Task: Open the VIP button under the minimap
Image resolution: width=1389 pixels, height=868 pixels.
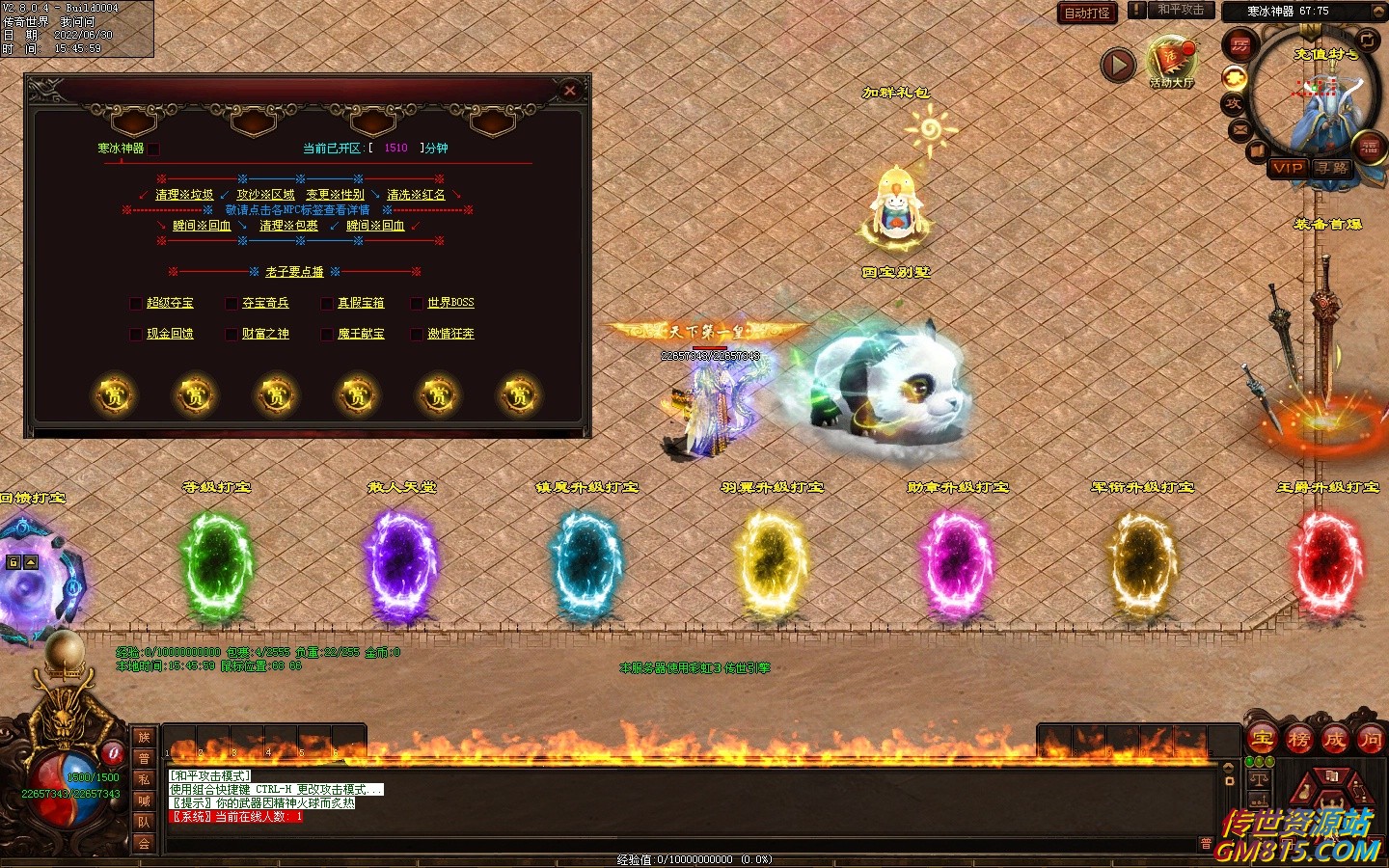Action: [1288, 168]
